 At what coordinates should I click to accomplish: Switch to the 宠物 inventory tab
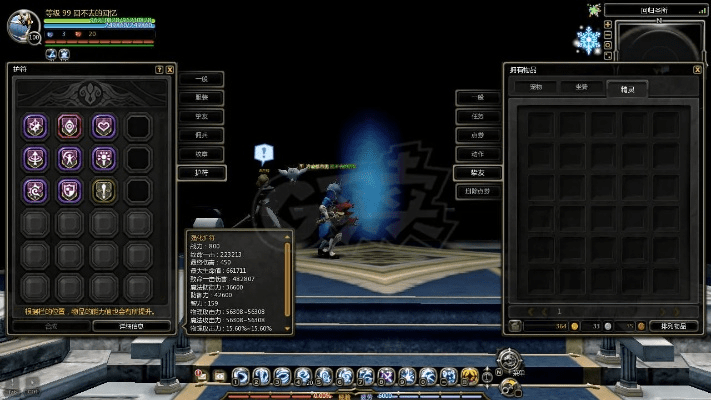pyautogui.click(x=536, y=88)
